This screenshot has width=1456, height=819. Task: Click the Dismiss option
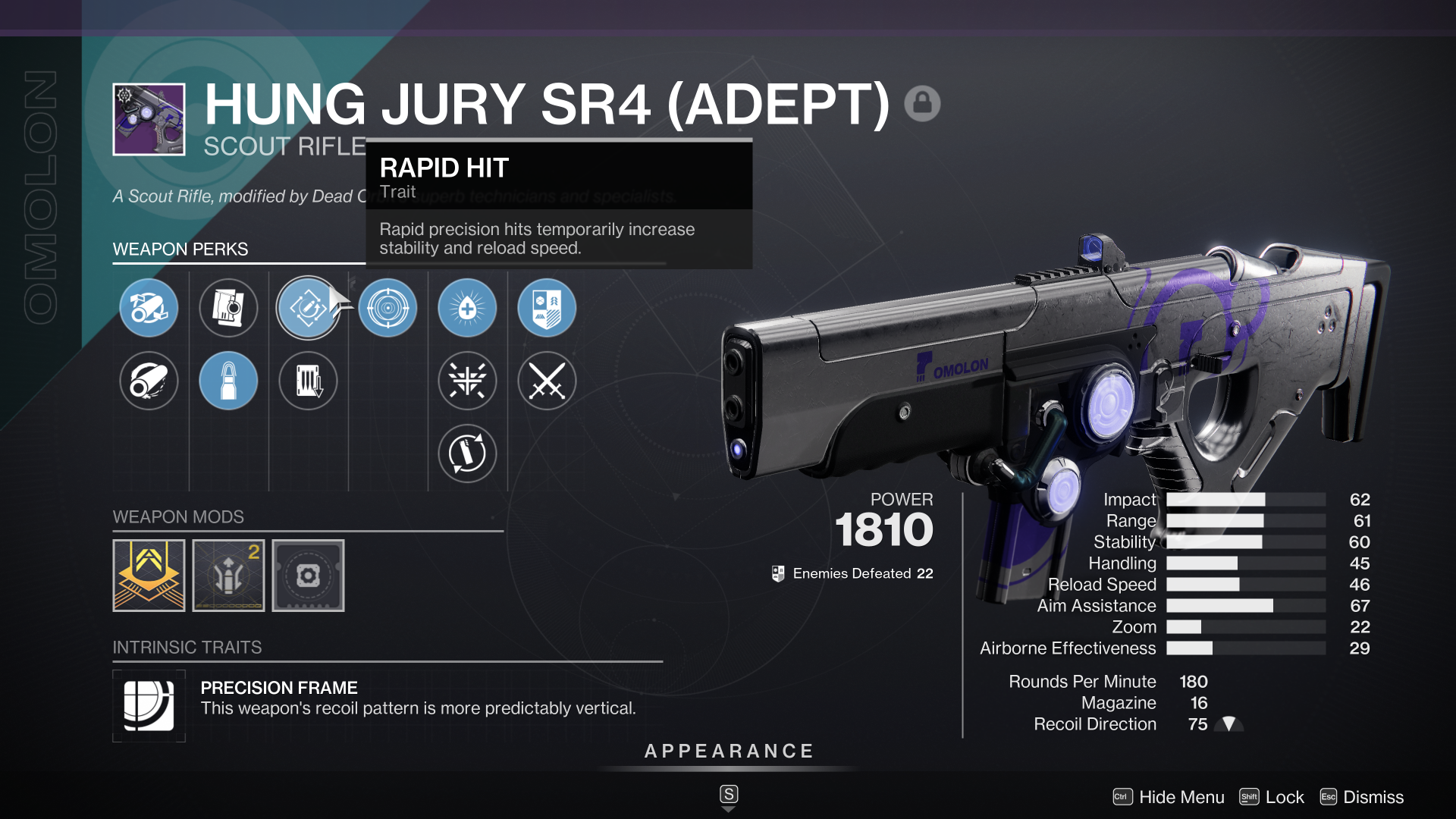coord(1373,797)
